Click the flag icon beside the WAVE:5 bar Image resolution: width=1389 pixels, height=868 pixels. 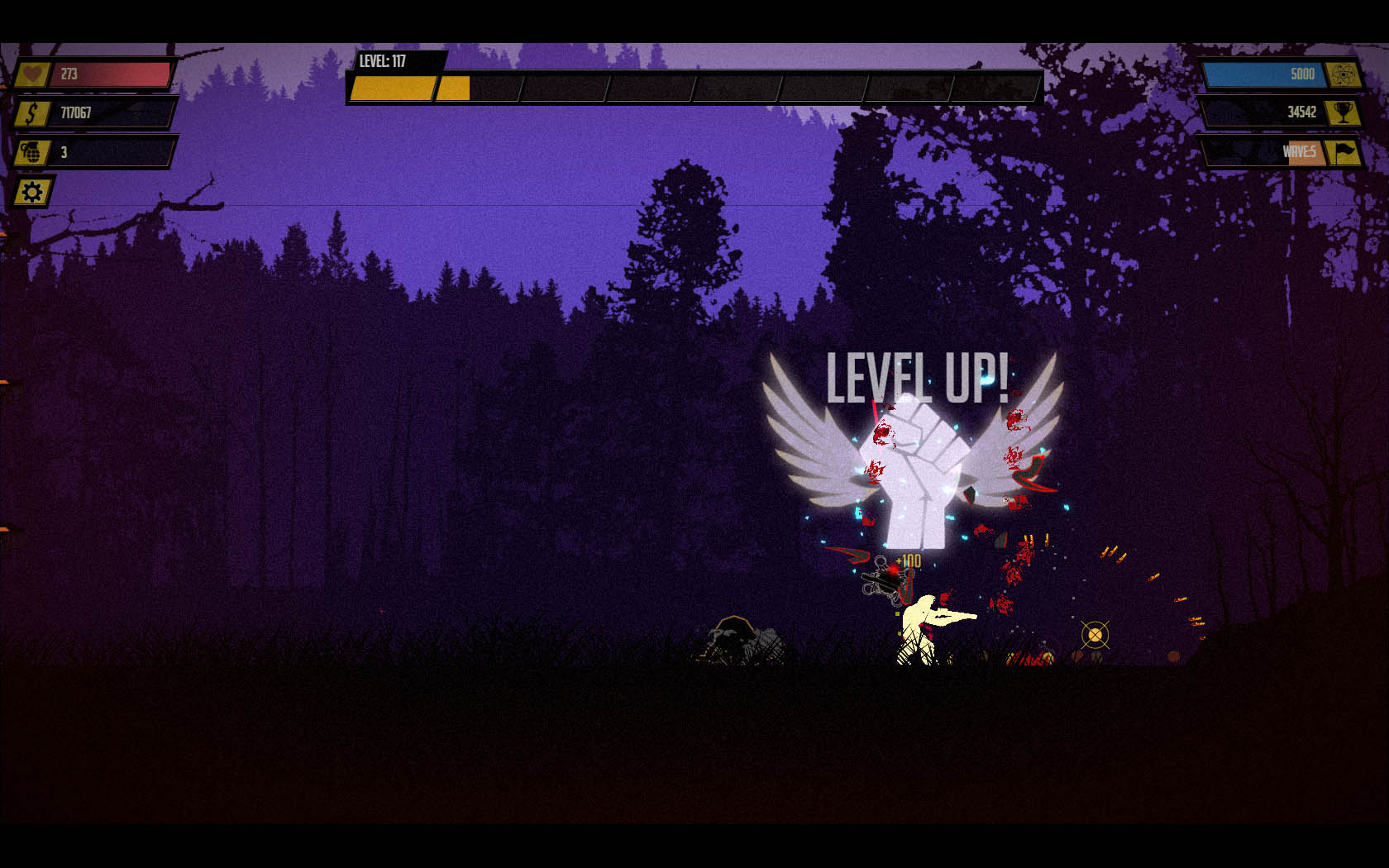pos(1343,151)
